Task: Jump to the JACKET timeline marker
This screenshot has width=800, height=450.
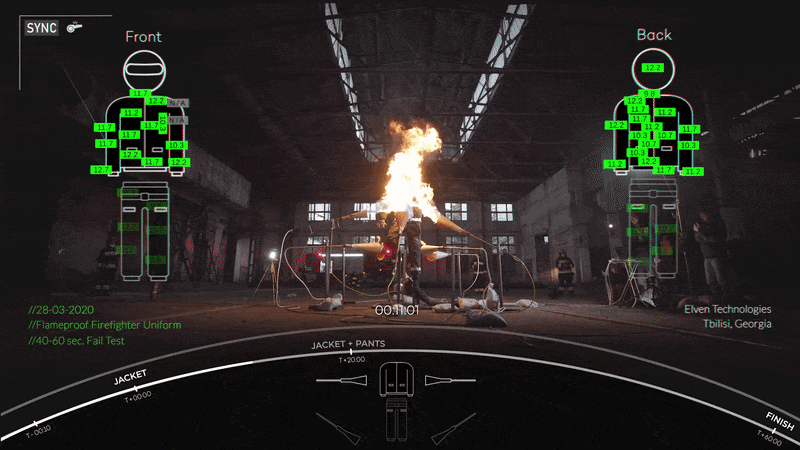Action: click(130, 378)
